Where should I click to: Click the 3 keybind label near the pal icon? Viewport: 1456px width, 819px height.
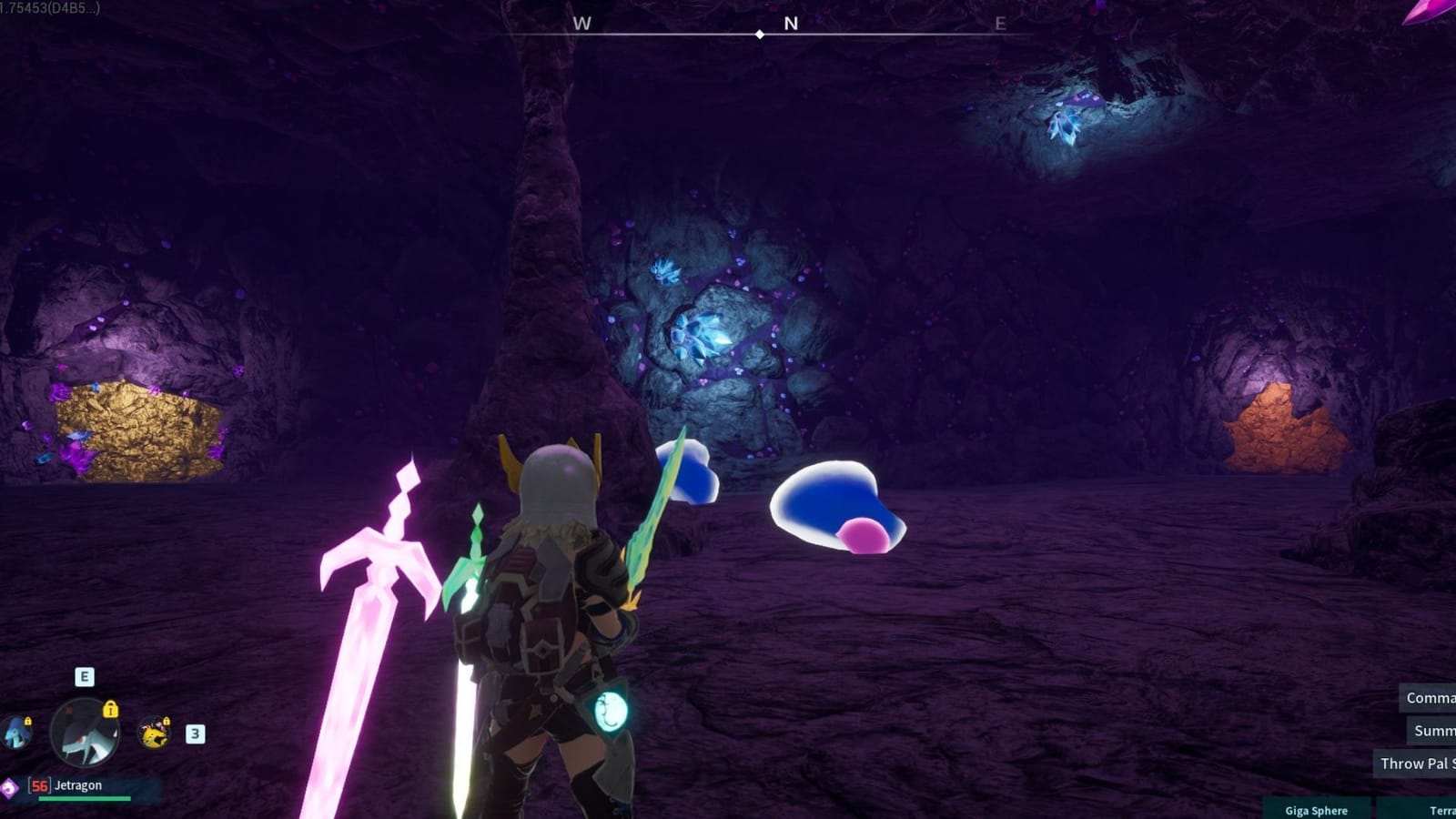195,733
